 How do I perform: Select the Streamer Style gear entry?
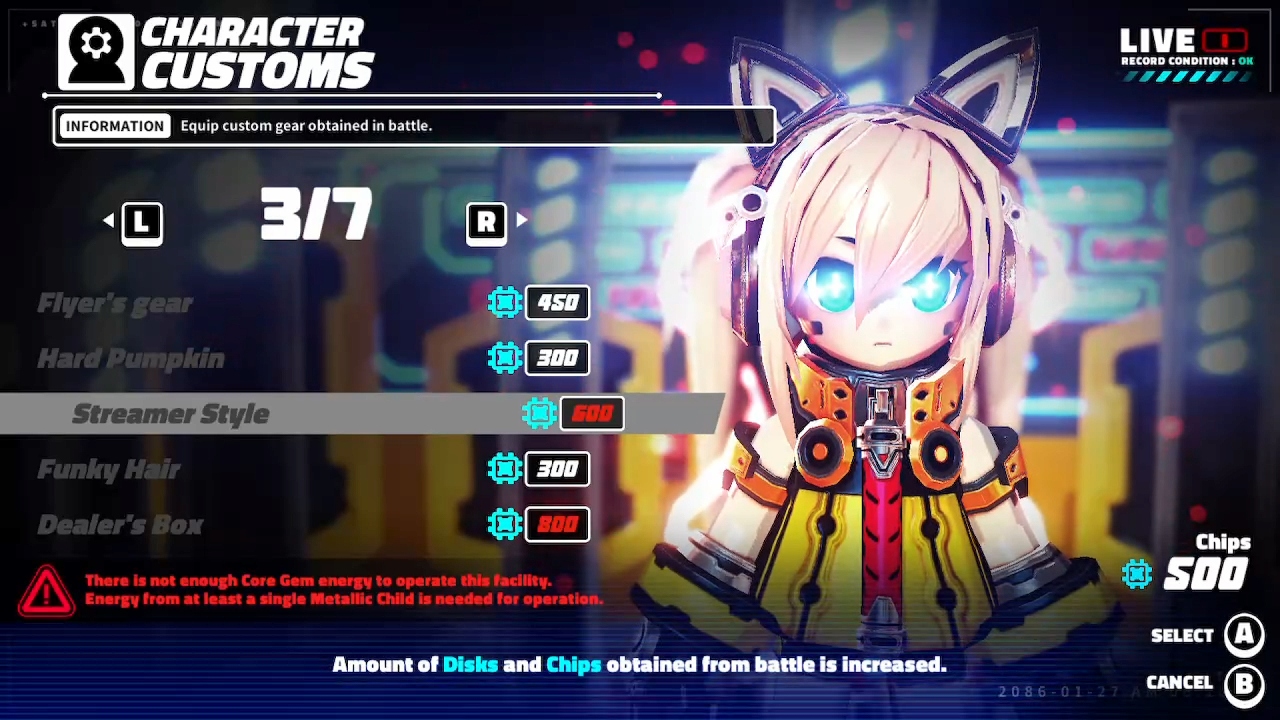[170, 413]
